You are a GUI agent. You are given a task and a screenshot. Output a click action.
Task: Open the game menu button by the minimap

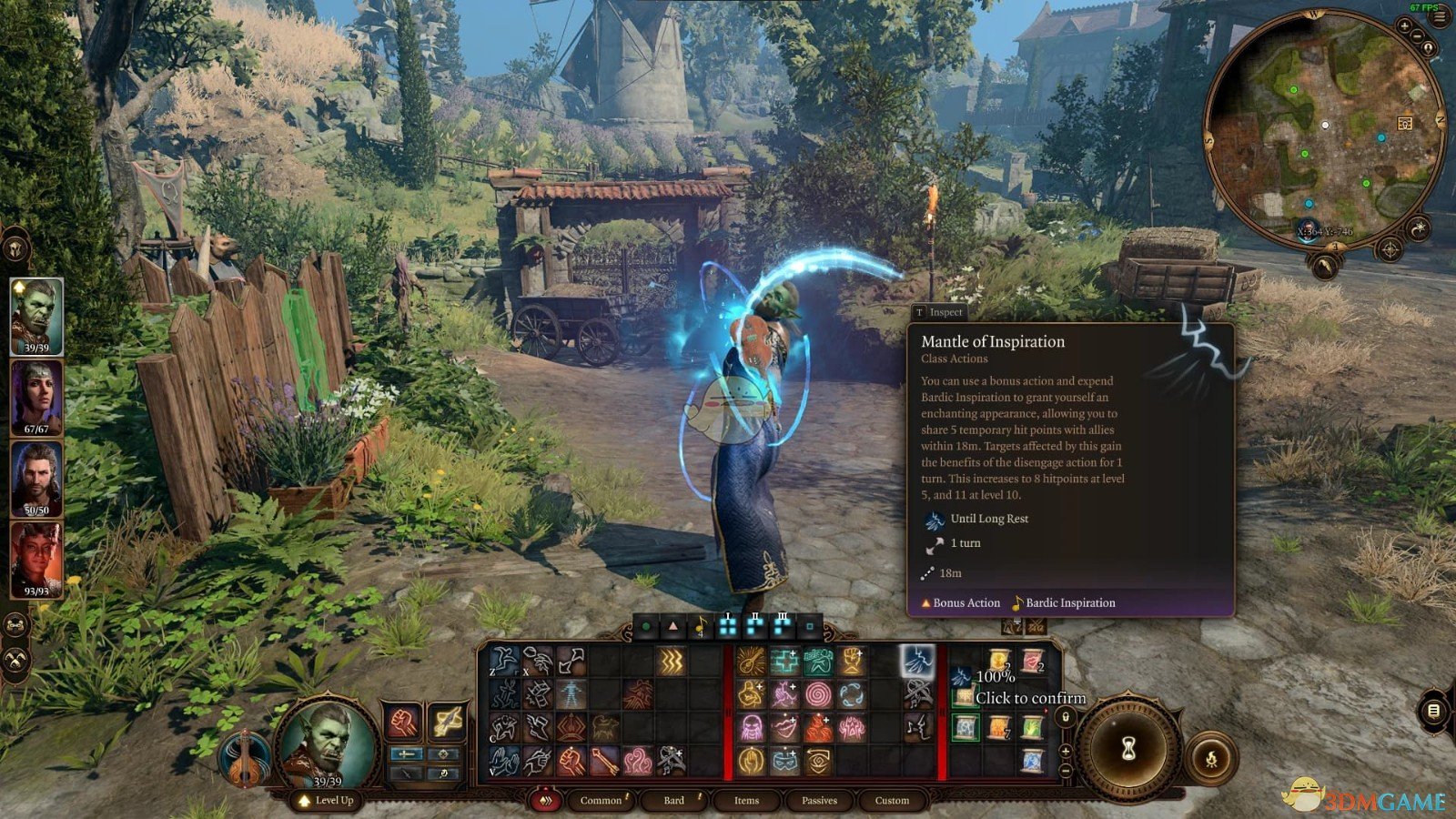point(1439,16)
